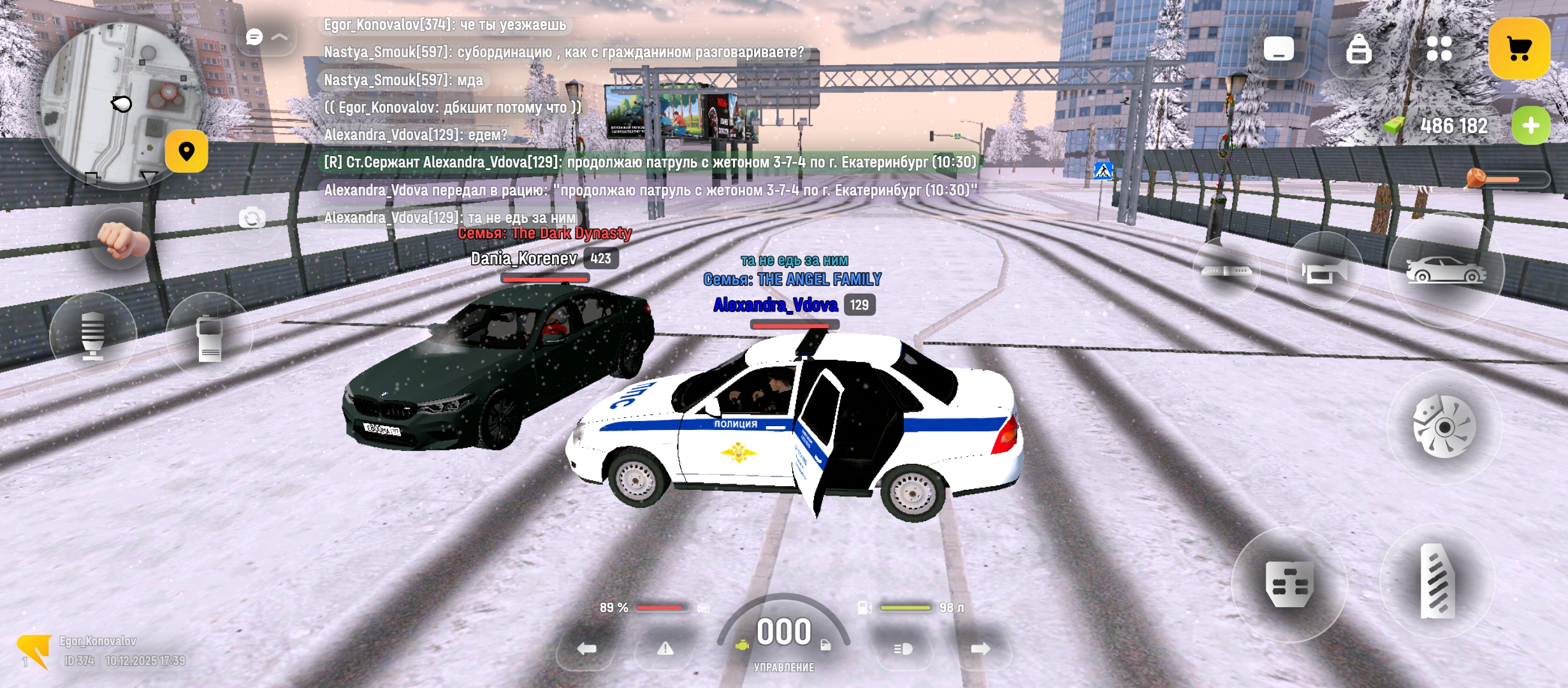1568x688 pixels.
Task: Open the yellow shopping cart store
Action: [x=1519, y=49]
